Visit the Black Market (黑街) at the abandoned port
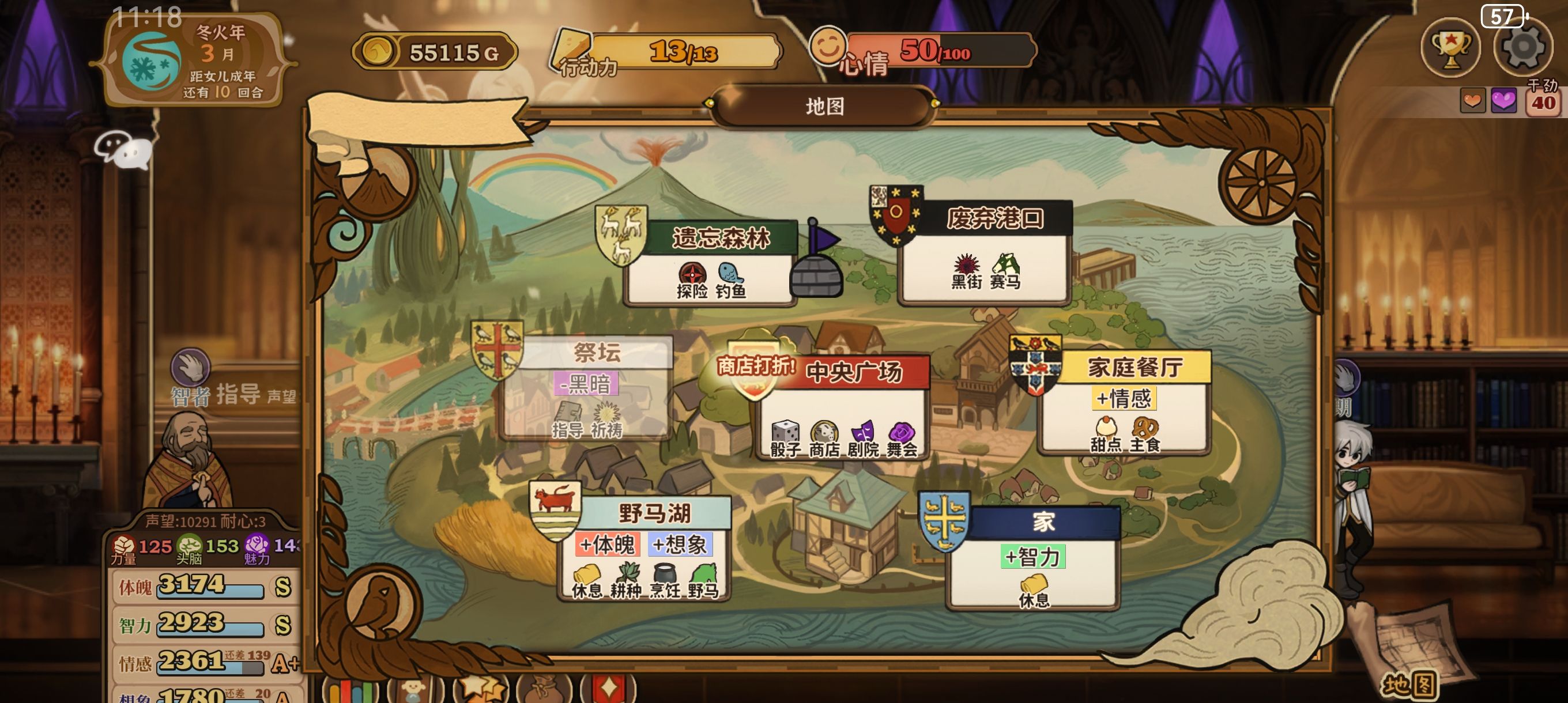Screen dimensions: 1568x703 (x=966, y=271)
